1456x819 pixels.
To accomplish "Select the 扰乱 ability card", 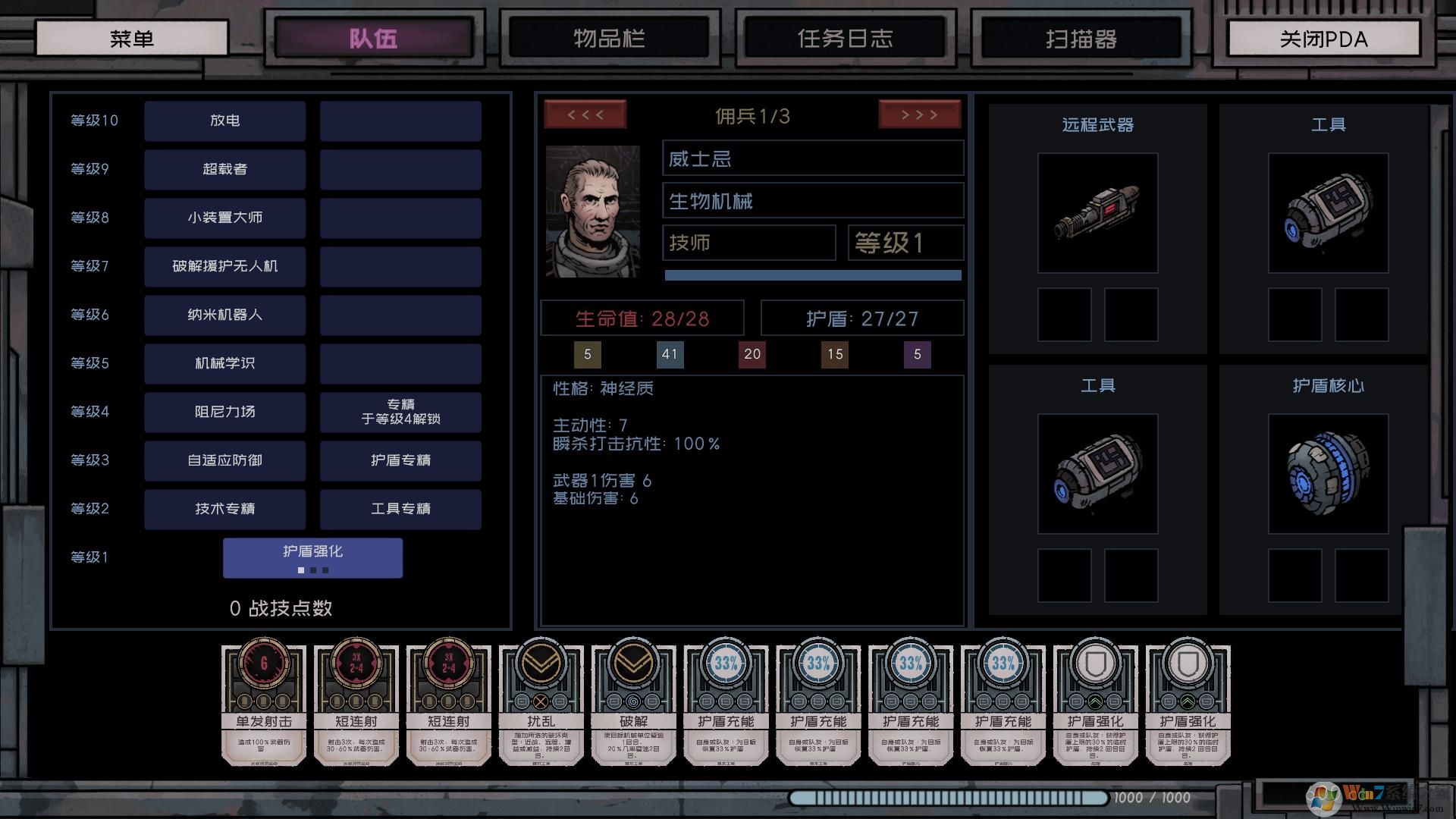I will [x=541, y=704].
